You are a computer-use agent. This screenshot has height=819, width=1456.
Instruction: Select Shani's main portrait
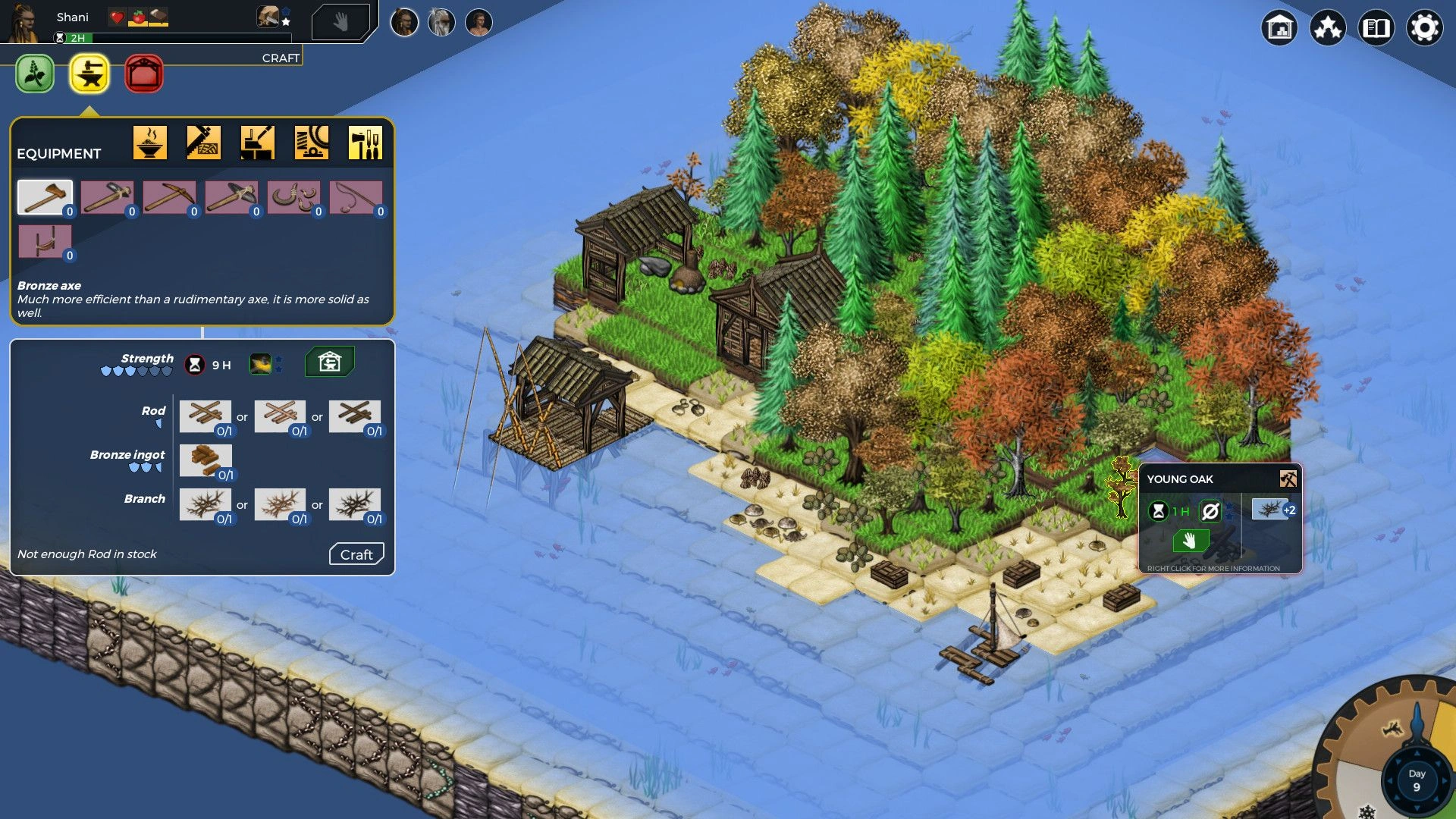coord(24,21)
